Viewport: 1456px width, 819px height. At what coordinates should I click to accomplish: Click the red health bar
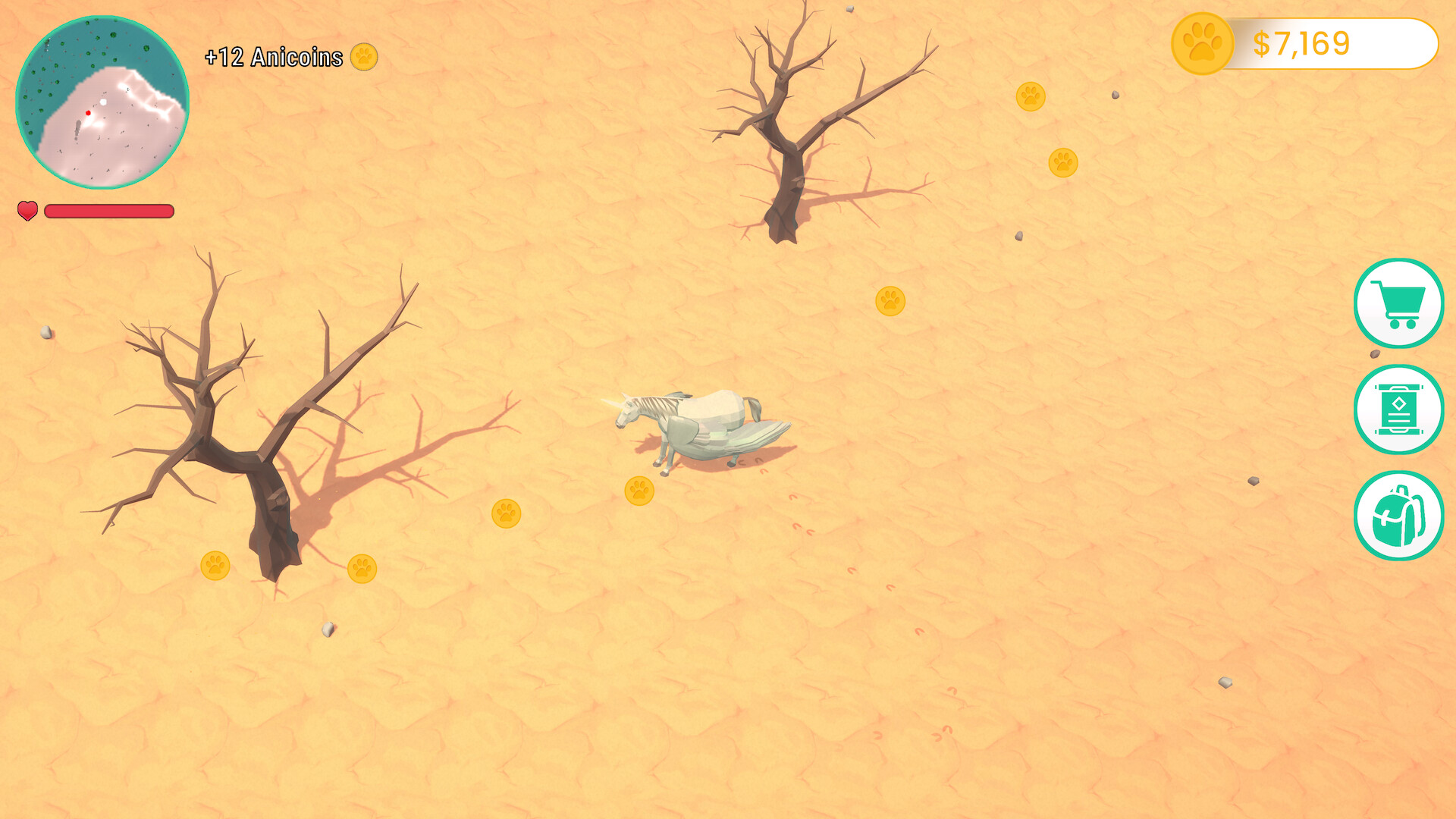[108, 212]
